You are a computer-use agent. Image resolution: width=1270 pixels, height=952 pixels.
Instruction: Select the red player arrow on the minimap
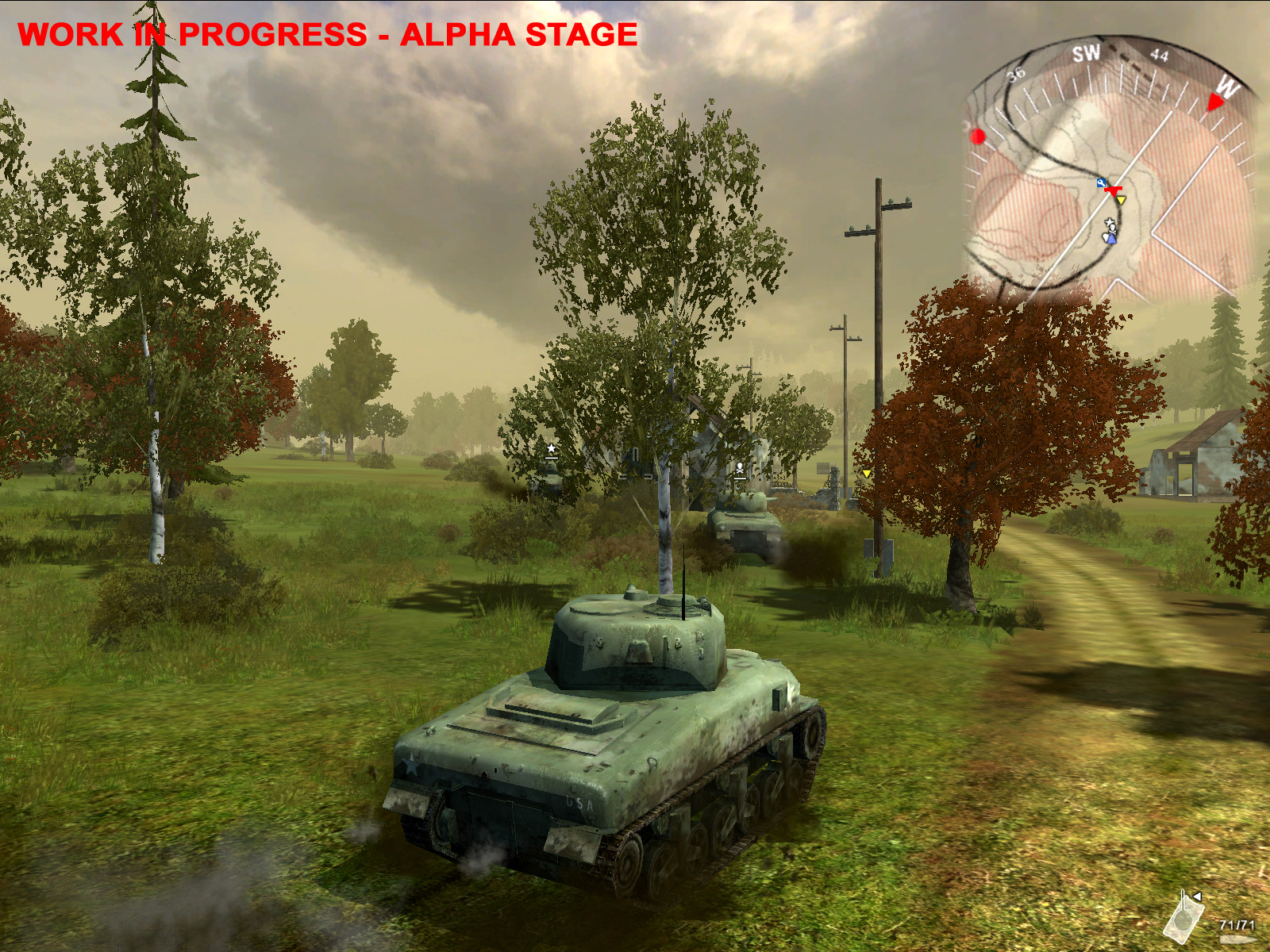tap(1114, 191)
